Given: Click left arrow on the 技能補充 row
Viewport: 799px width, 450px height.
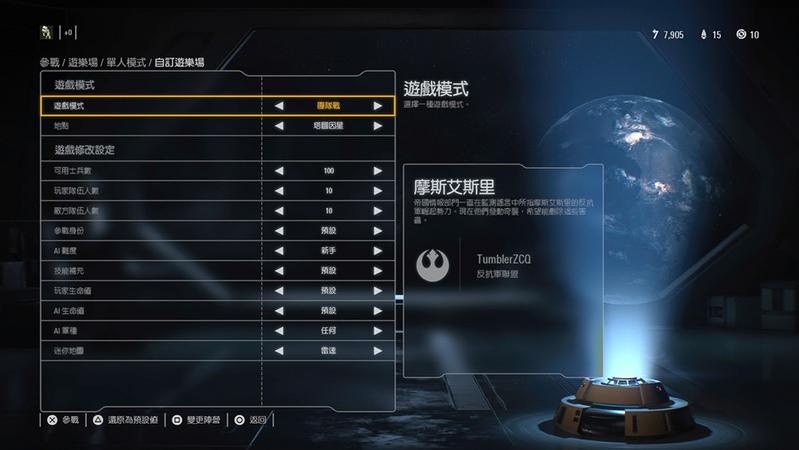Looking at the screenshot, I should pos(279,271).
